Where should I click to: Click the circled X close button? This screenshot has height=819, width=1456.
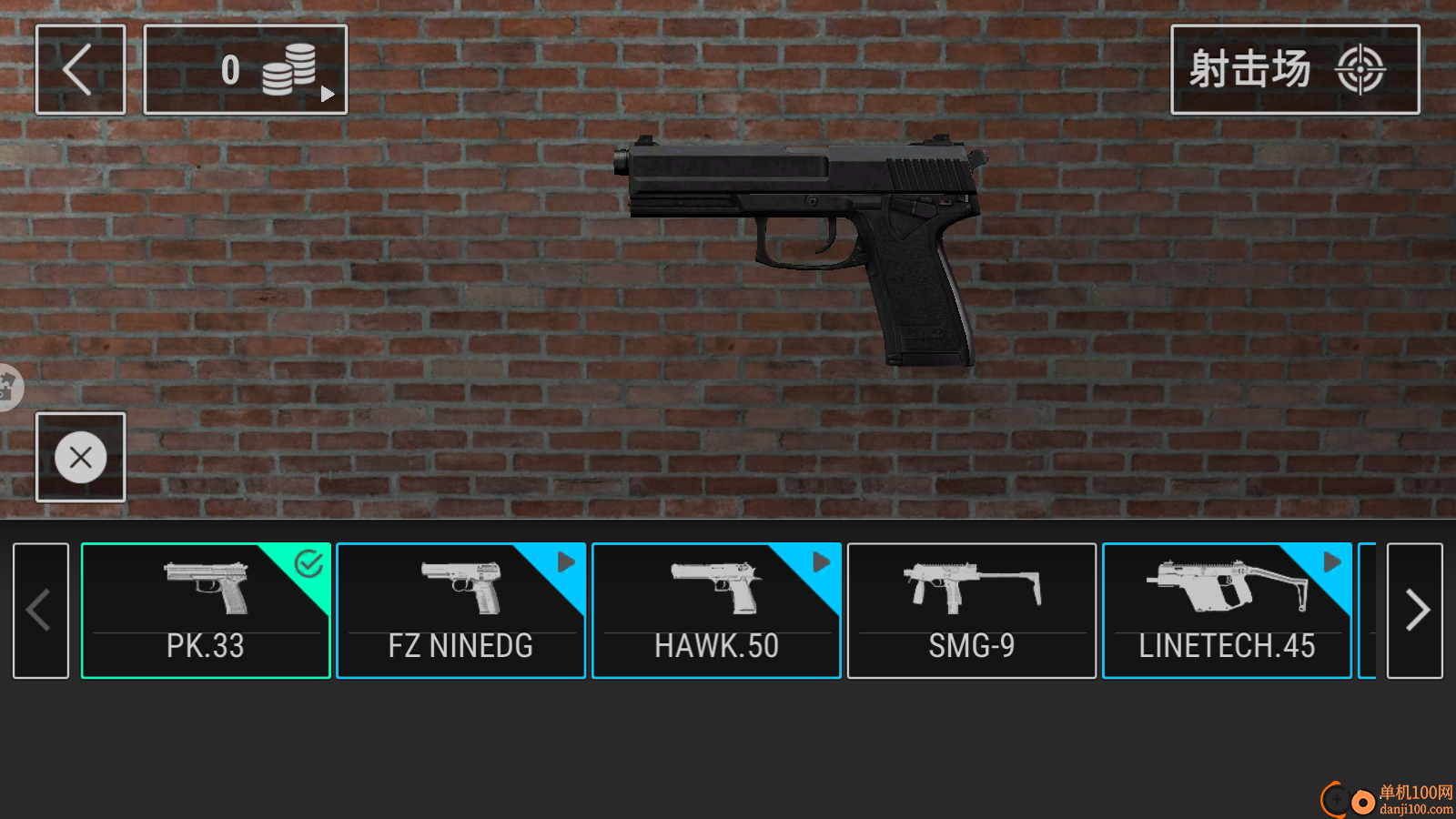tap(80, 457)
